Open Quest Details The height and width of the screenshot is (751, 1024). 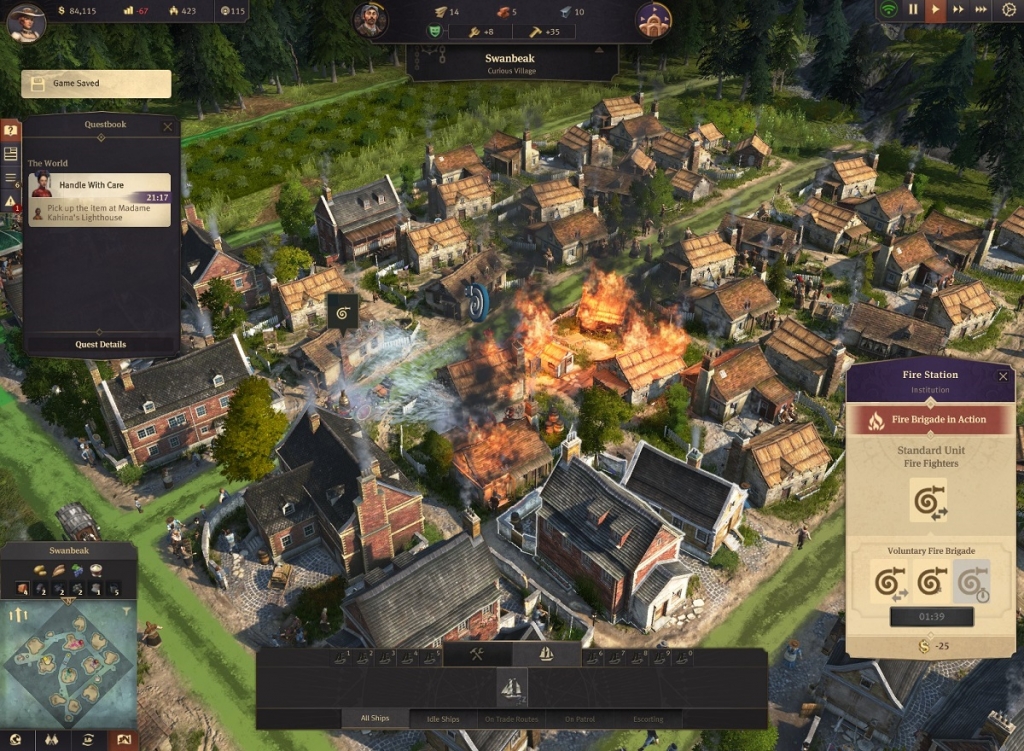pyautogui.click(x=101, y=344)
